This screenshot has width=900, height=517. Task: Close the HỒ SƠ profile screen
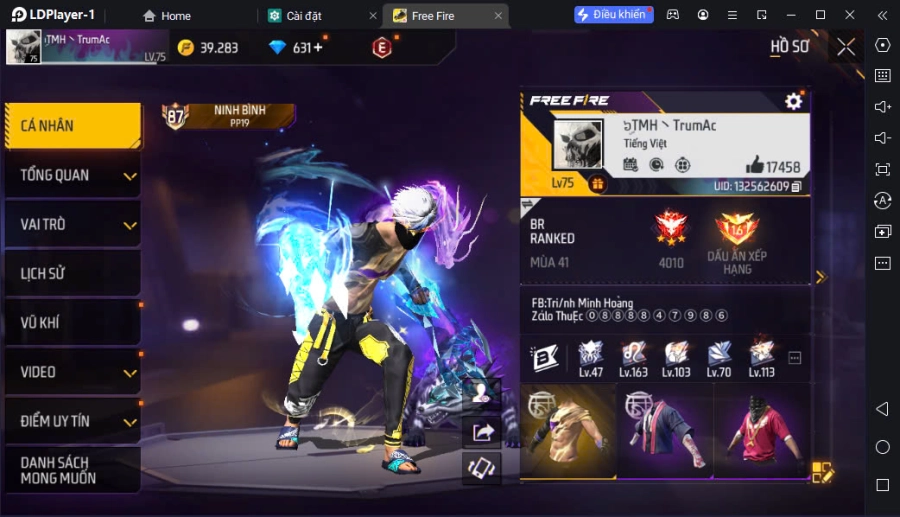pyautogui.click(x=846, y=47)
